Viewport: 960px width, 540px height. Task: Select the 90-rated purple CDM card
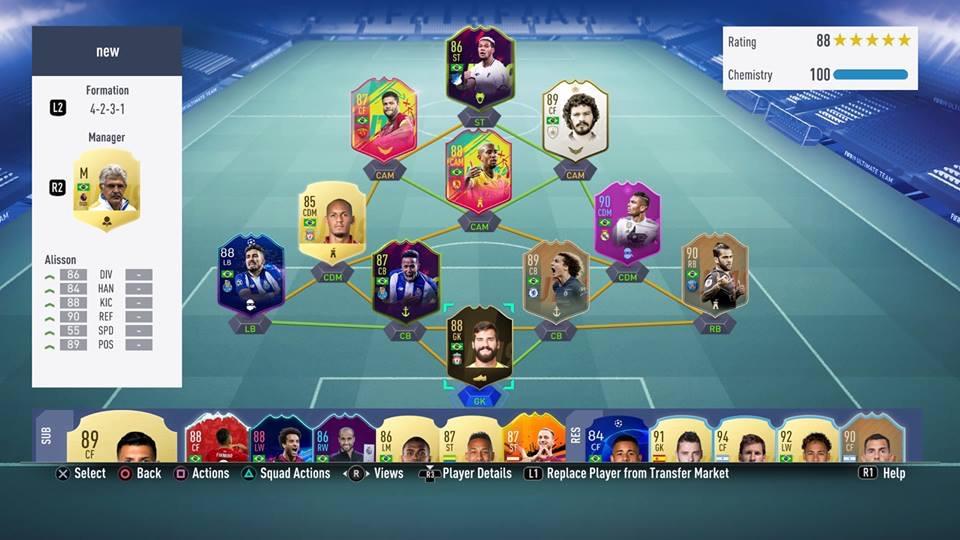point(627,222)
